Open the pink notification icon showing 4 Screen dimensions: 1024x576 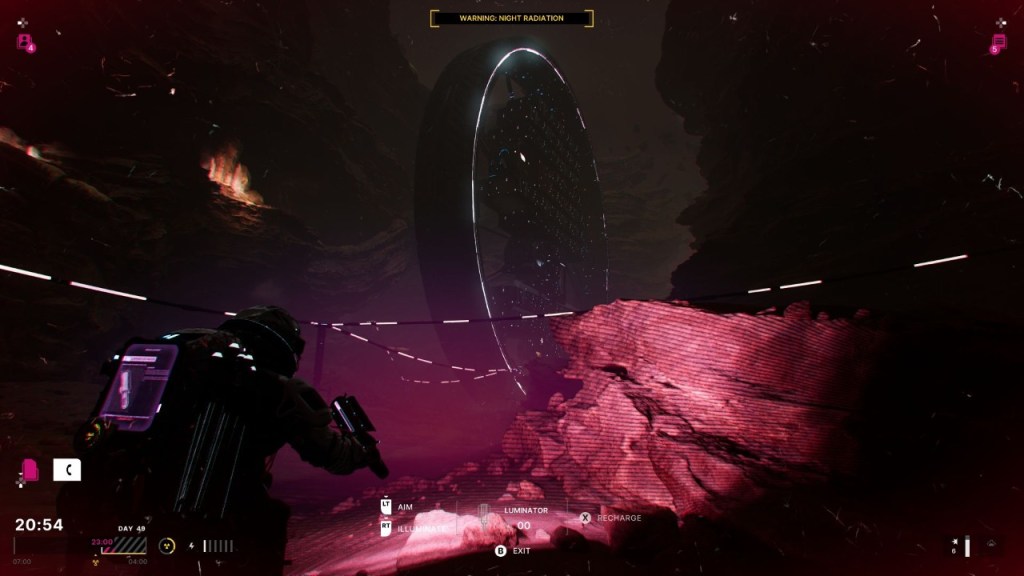24,41
